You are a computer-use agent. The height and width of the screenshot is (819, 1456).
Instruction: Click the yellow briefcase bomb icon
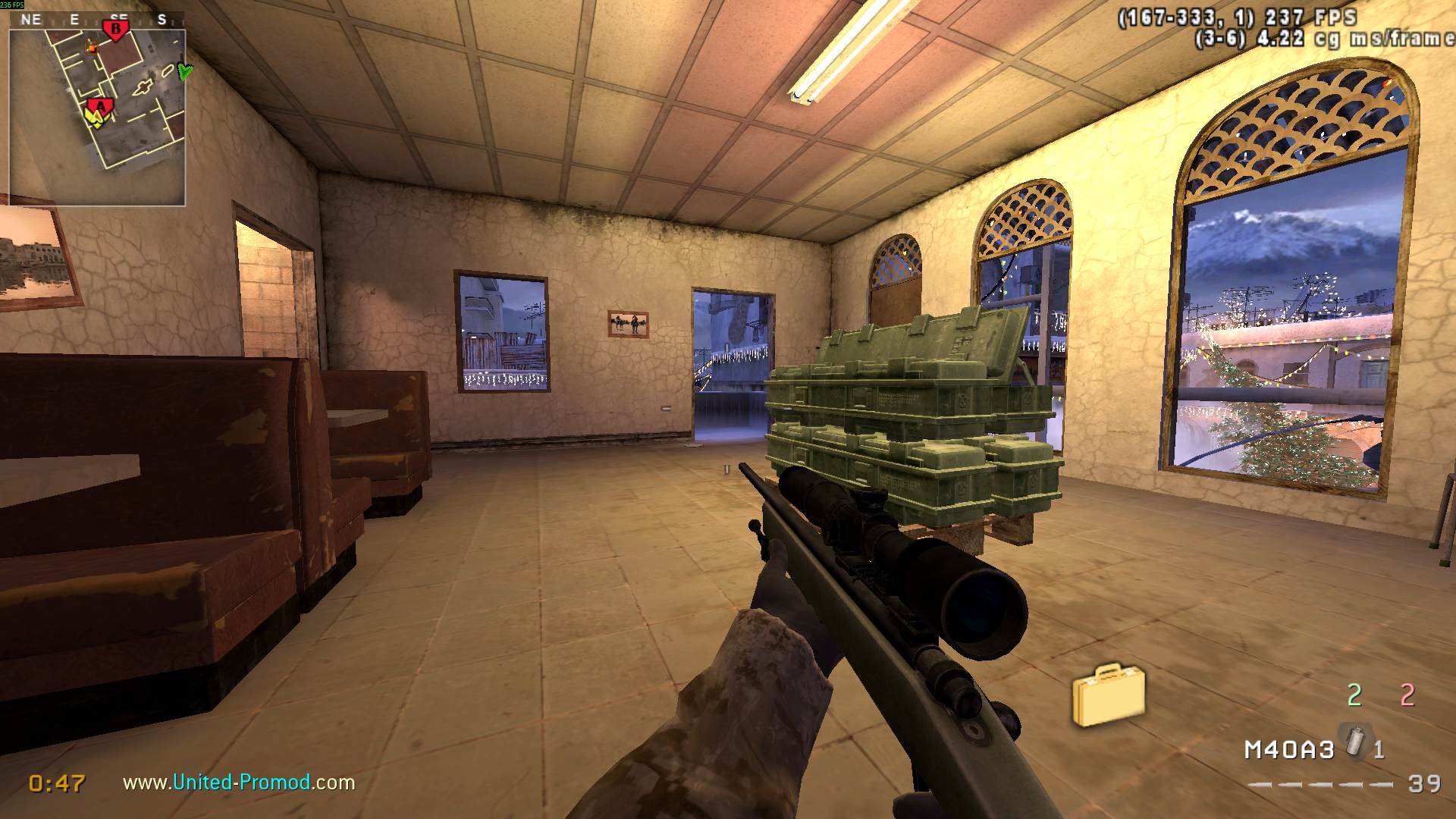coord(1108,694)
